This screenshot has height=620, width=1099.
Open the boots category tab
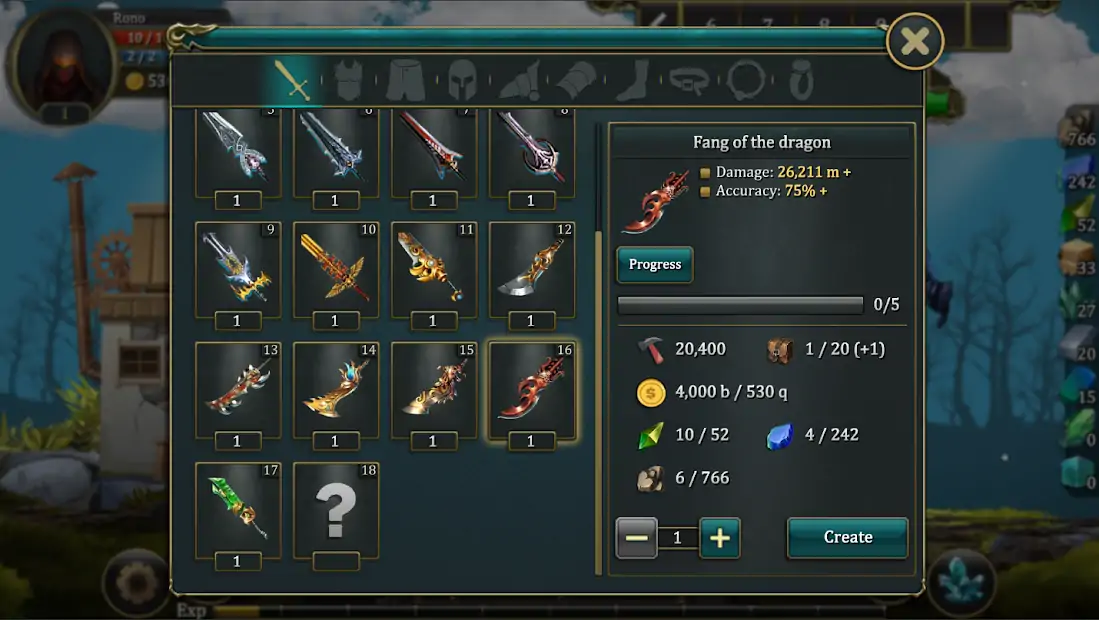(x=633, y=80)
